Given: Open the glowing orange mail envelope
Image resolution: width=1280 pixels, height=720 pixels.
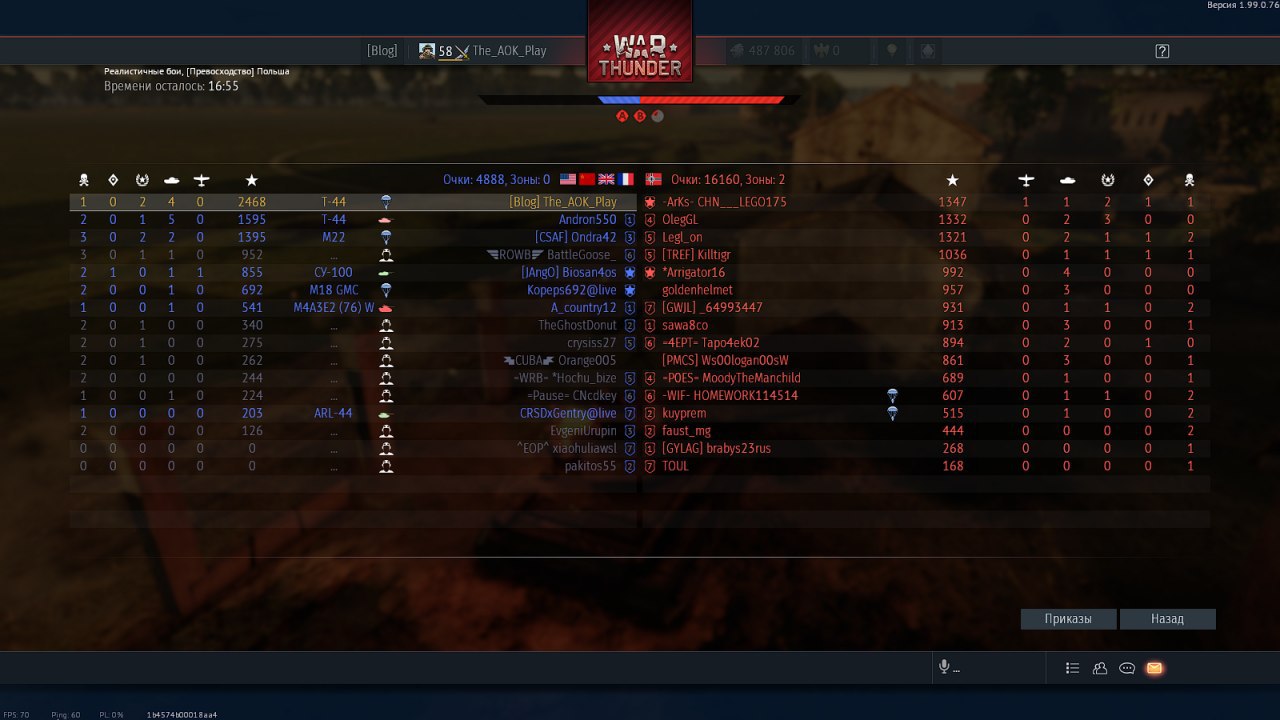Looking at the screenshot, I should (1154, 668).
